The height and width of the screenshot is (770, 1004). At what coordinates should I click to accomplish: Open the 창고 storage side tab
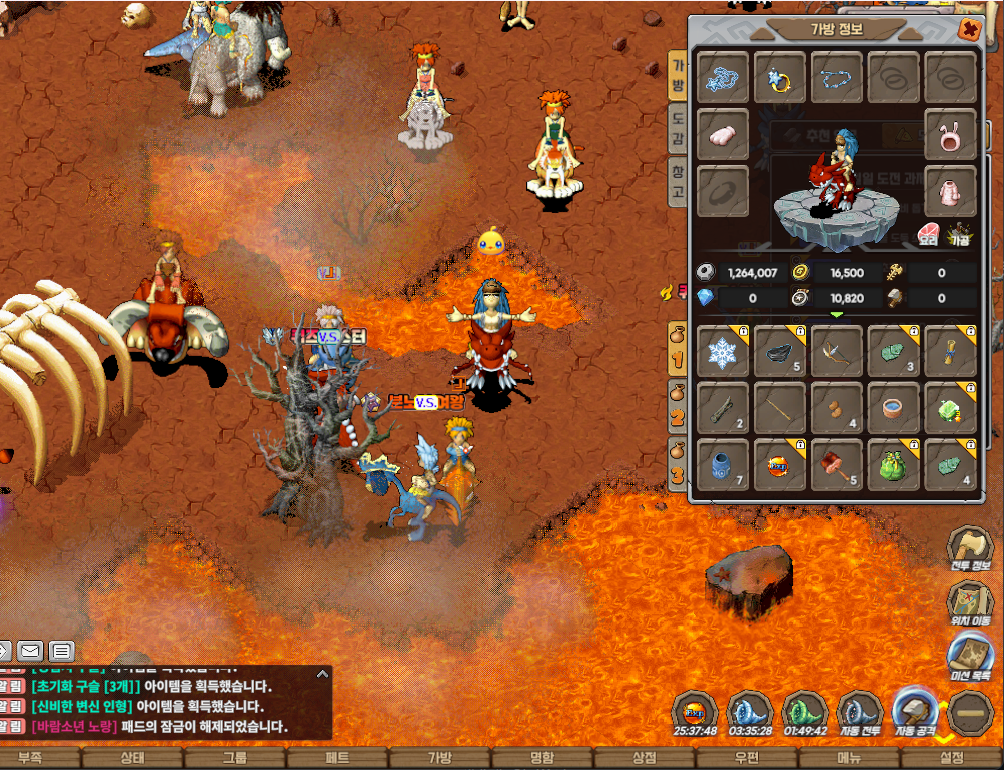(678, 182)
